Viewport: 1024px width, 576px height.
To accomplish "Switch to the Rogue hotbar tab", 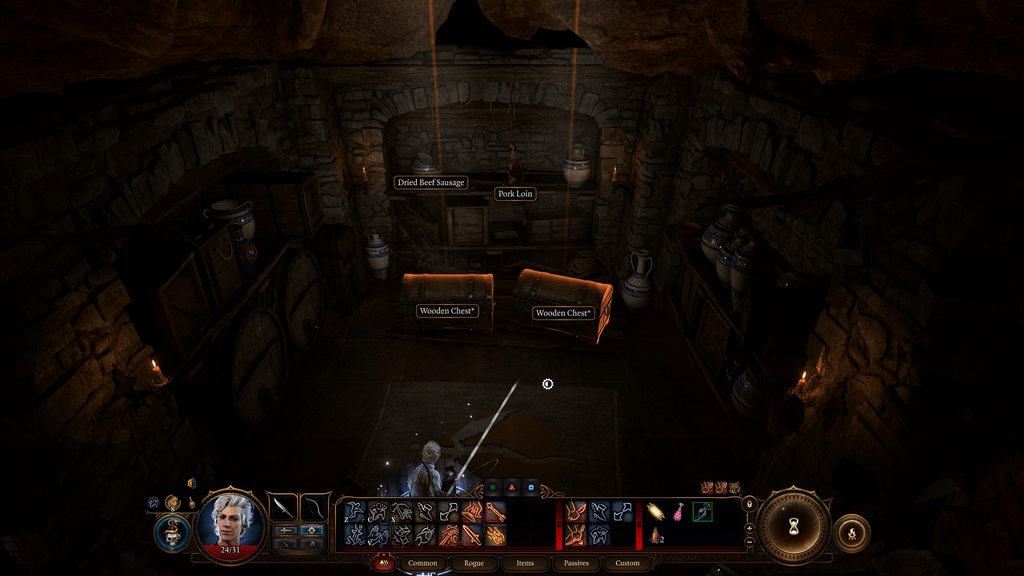I will 474,563.
